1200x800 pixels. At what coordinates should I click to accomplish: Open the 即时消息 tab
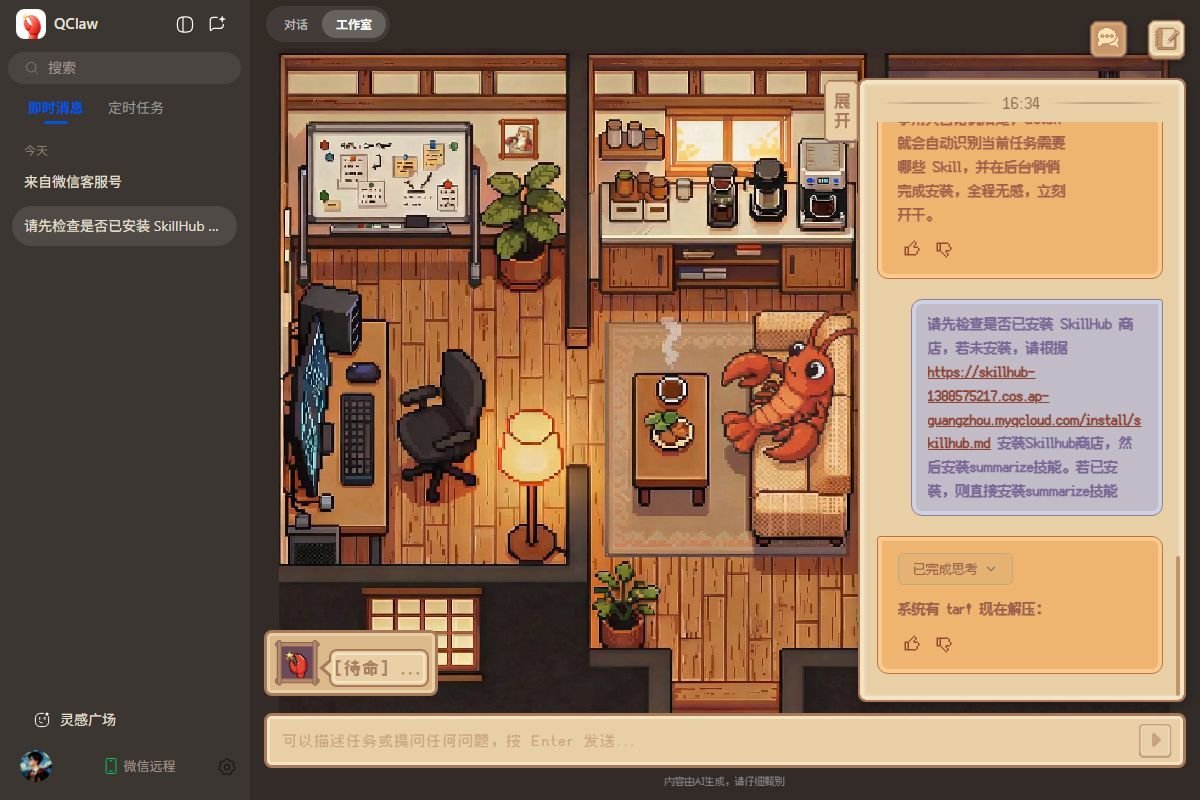[55, 108]
